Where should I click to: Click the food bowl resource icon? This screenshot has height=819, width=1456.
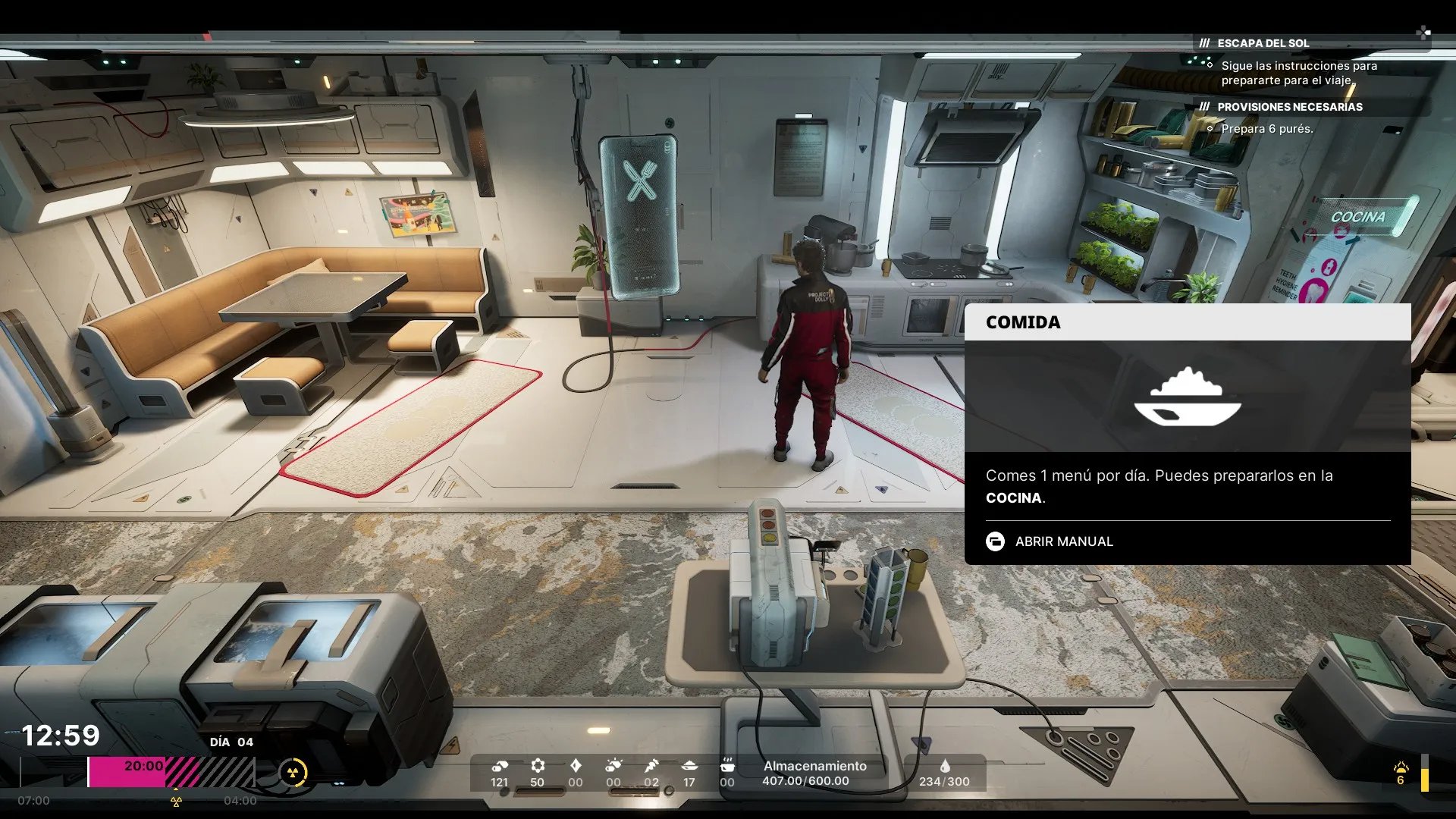[x=689, y=765]
